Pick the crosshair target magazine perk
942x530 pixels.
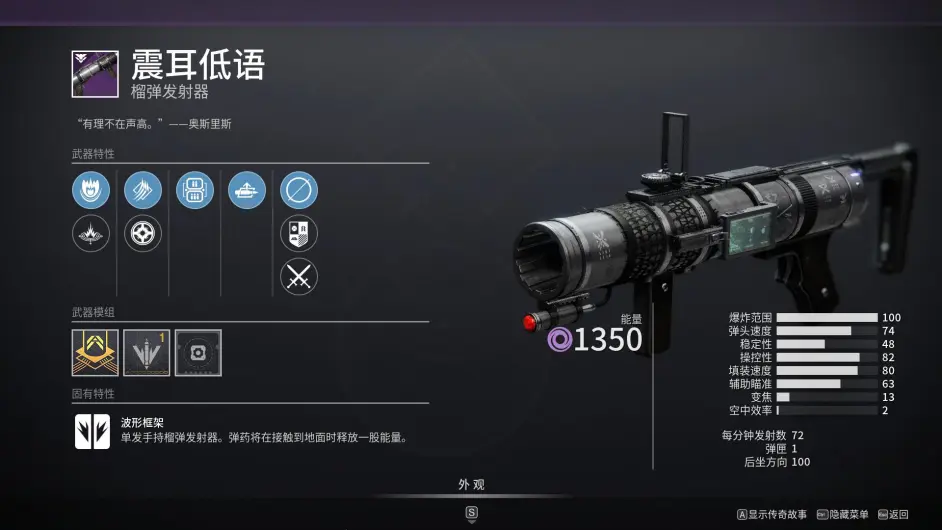click(x=142, y=233)
